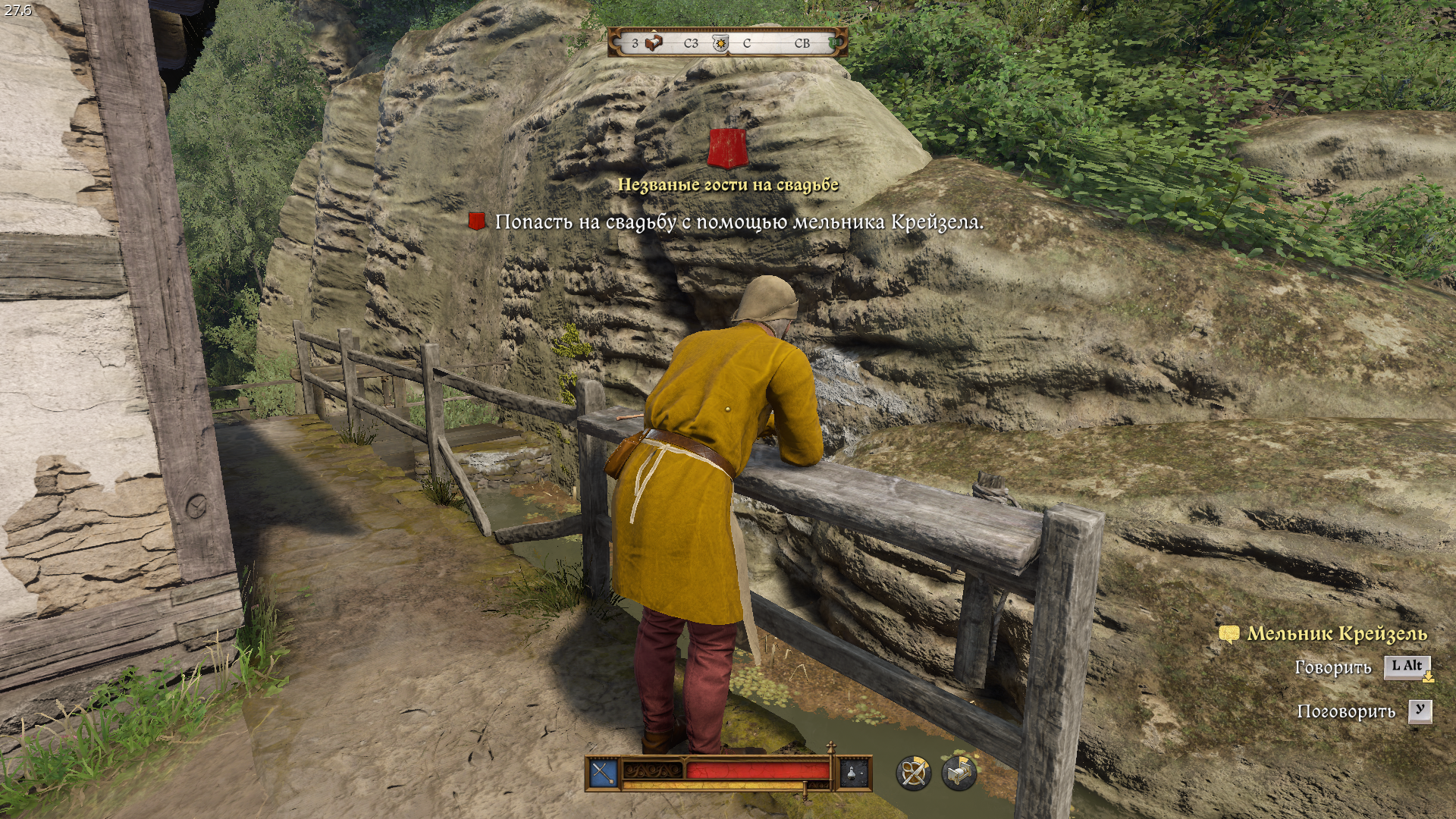Click the green quest marker at compass edge
The image size is (1456, 819).
[835, 43]
